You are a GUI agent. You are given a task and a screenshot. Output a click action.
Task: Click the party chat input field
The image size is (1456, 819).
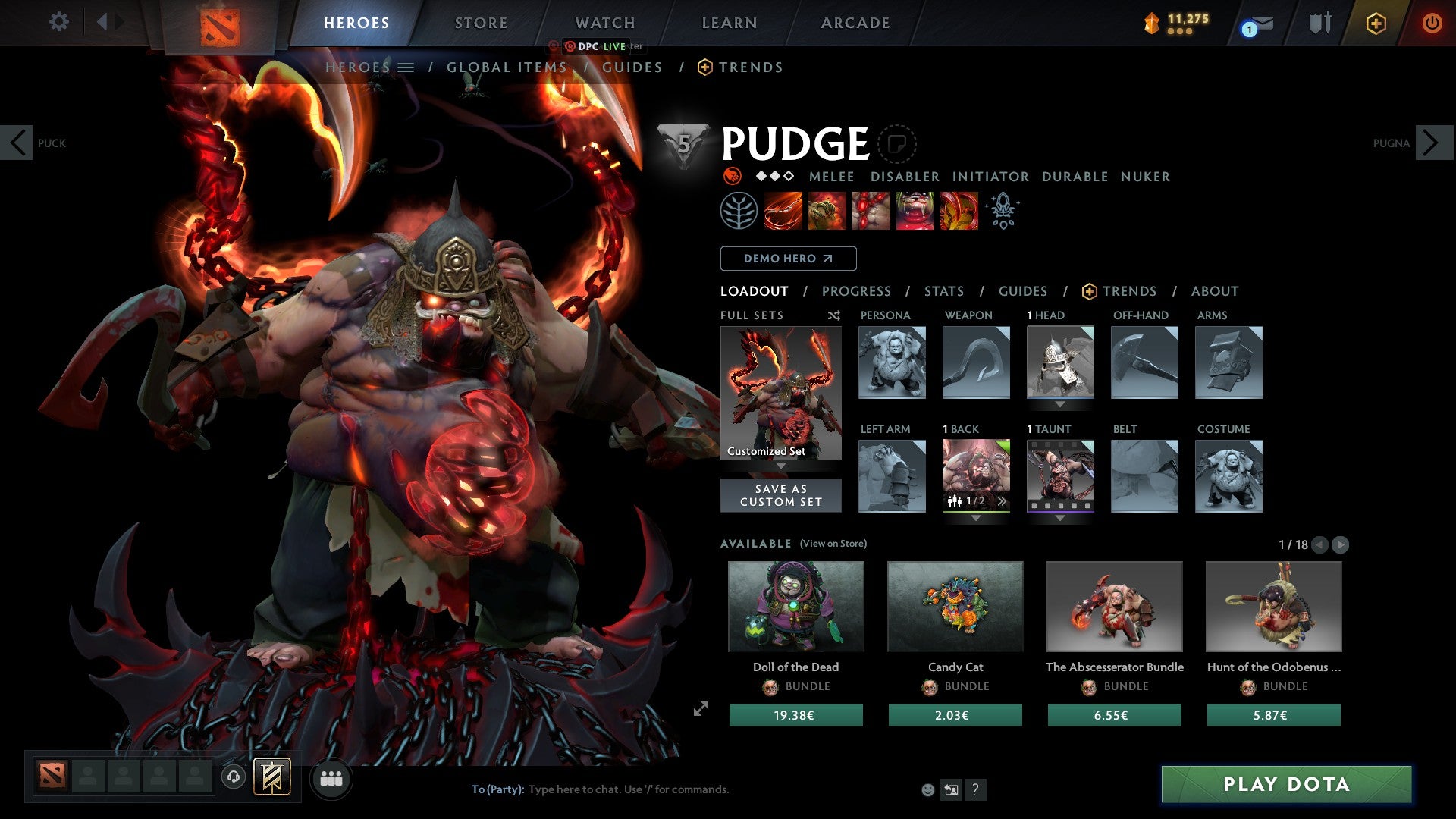click(629, 789)
